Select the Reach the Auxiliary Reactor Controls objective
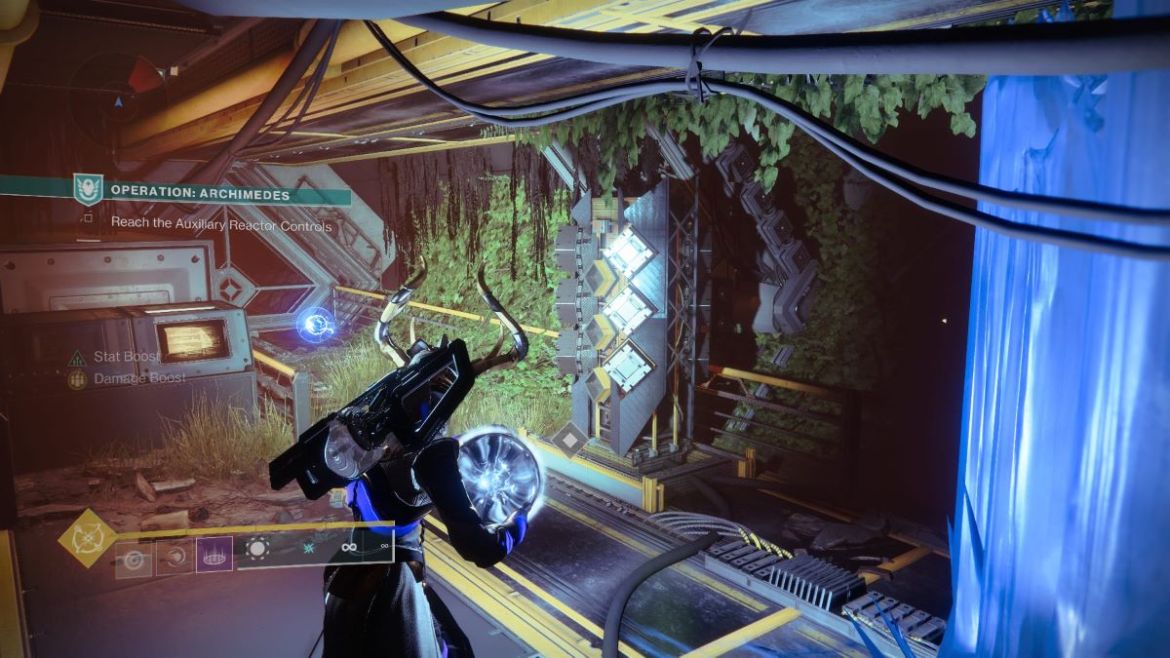The height and width of the screenshot is (658, 1170). coord(221,224)
